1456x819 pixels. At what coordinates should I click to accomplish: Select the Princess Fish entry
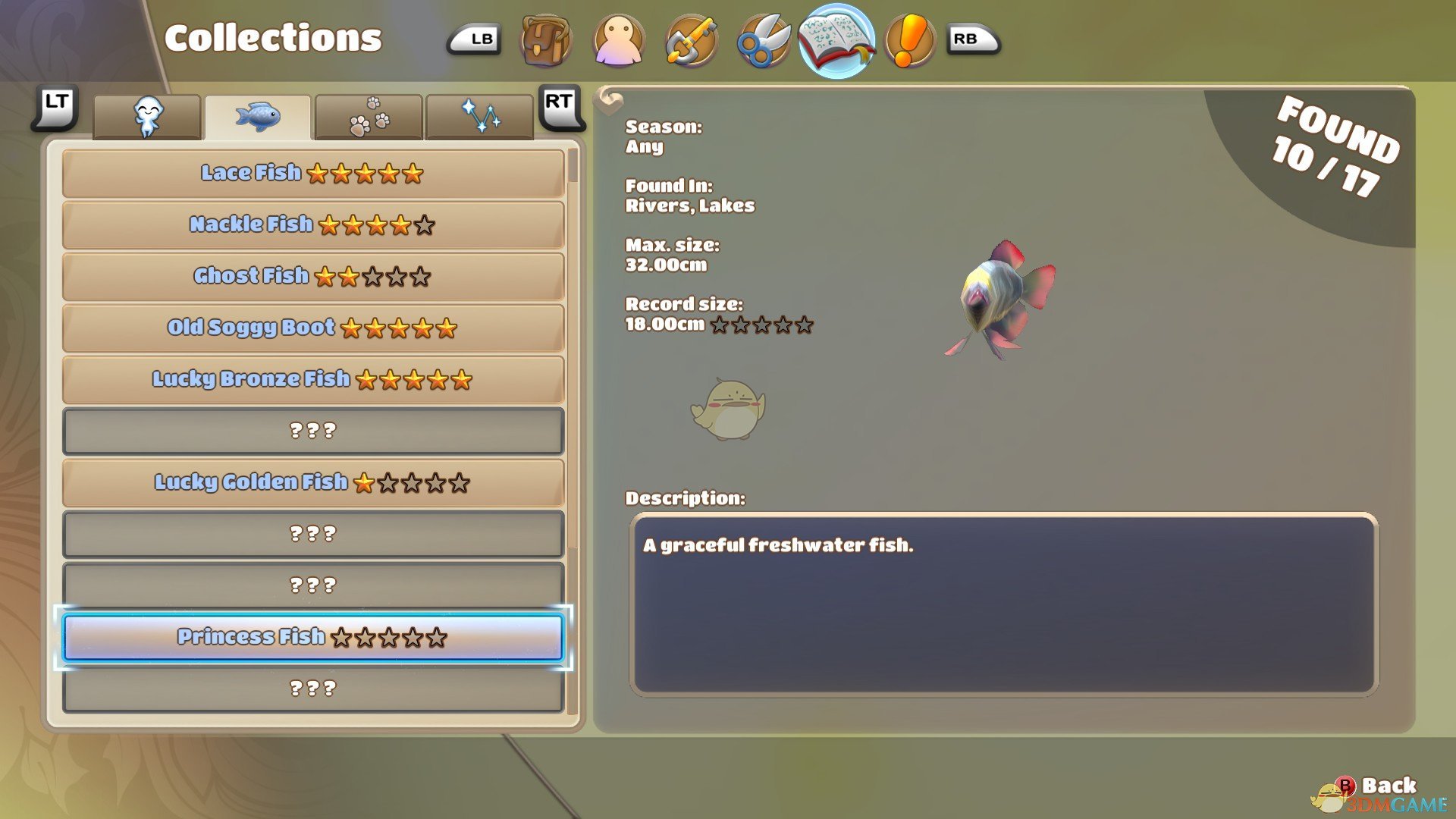click(312, 638)
